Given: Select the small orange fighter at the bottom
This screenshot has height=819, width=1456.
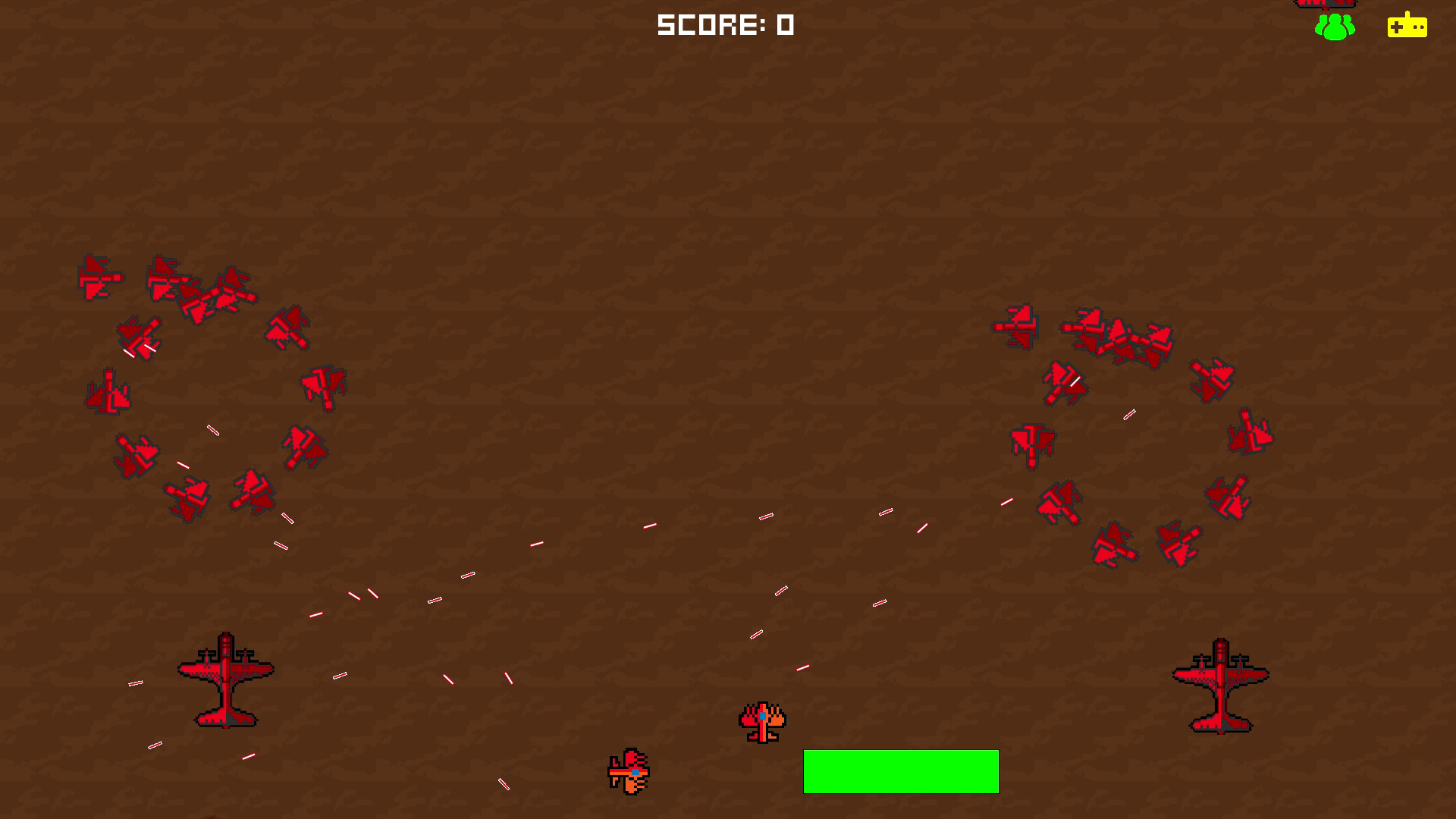Looking at the screenshot, I should tap(630, 771).
